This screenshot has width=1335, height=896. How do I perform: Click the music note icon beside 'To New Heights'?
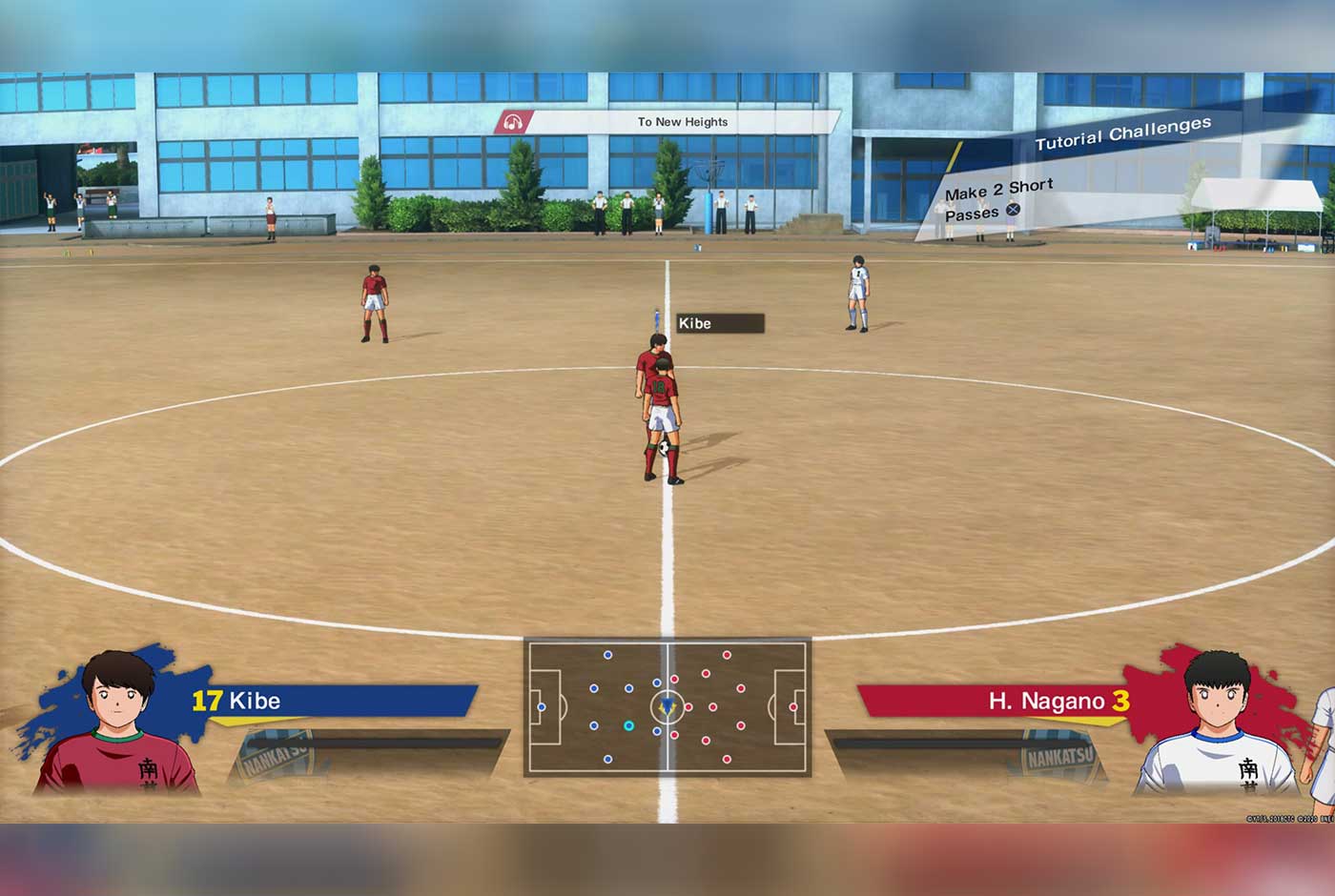click(513, 122)
